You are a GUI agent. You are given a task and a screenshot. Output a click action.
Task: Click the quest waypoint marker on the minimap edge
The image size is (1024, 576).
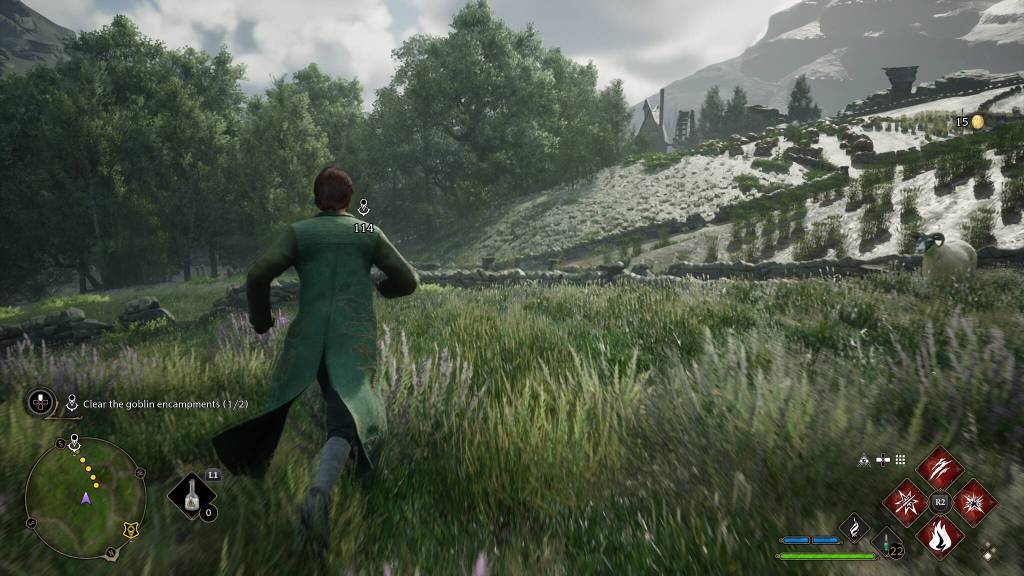(75, 443)
